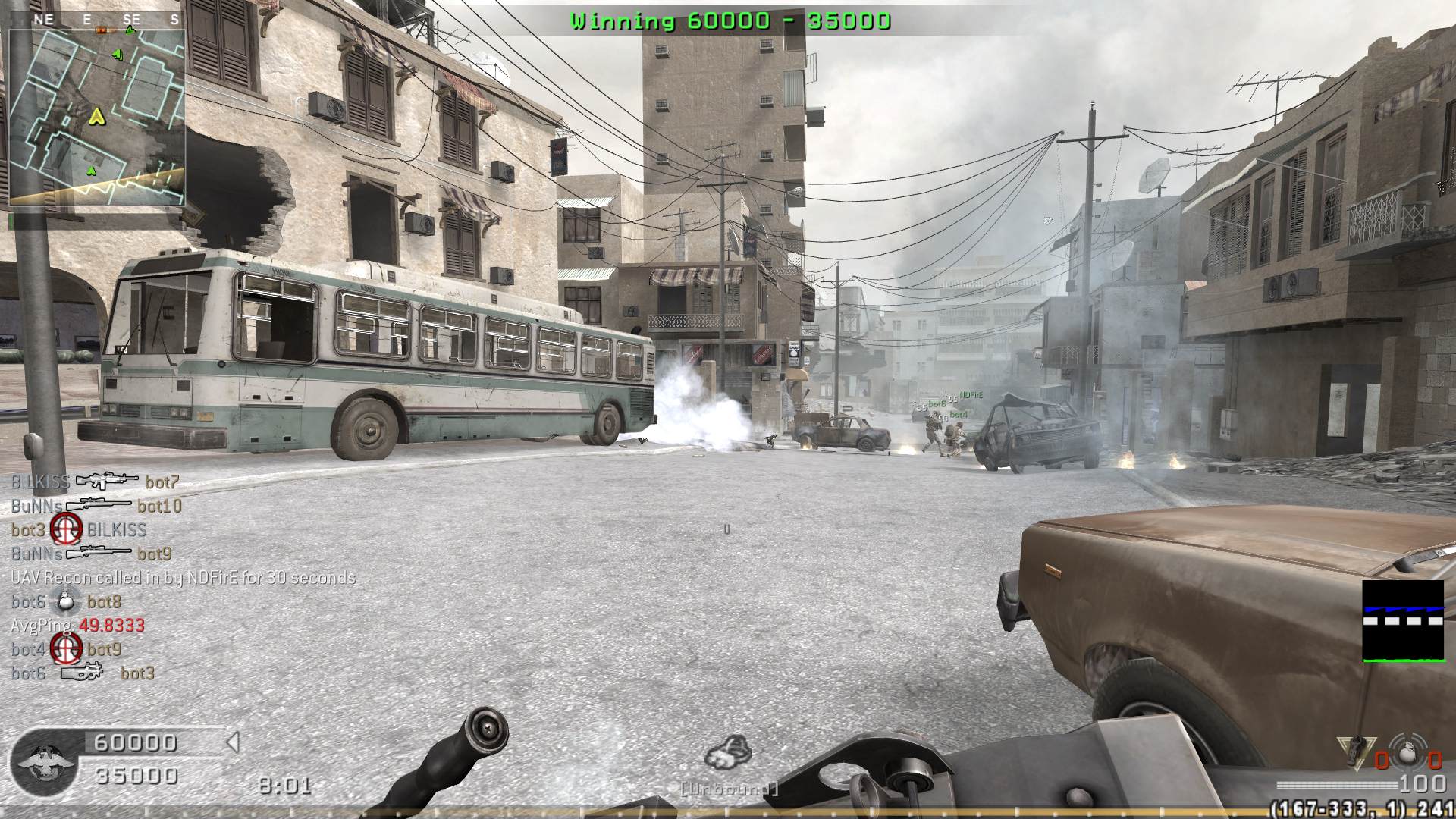
Task: Select the kill streak icon above Unbound
Action: tap(728, 753)
